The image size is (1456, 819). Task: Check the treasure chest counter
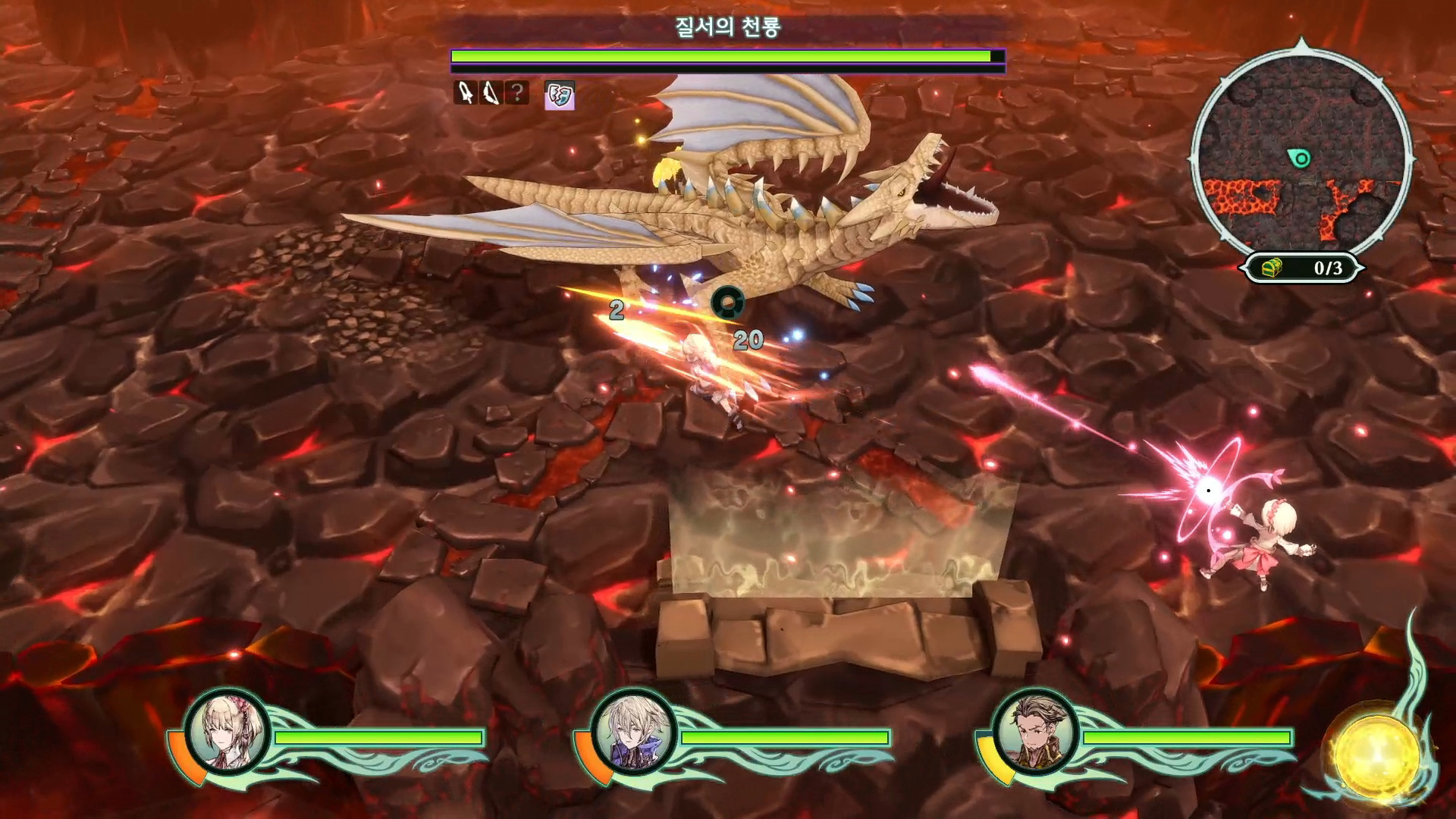[1303, 268]
